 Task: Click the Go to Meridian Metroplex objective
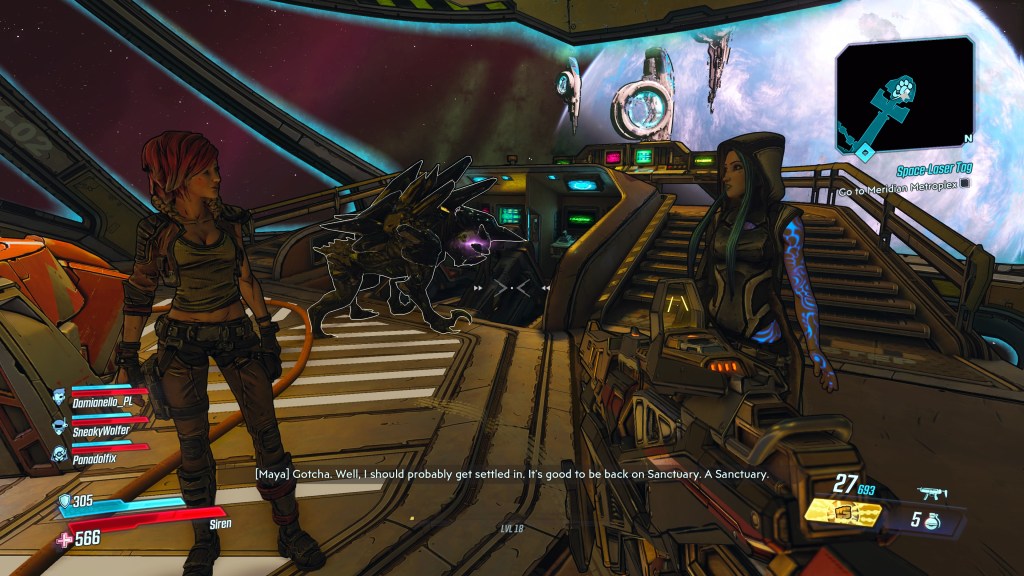point(898,186)
